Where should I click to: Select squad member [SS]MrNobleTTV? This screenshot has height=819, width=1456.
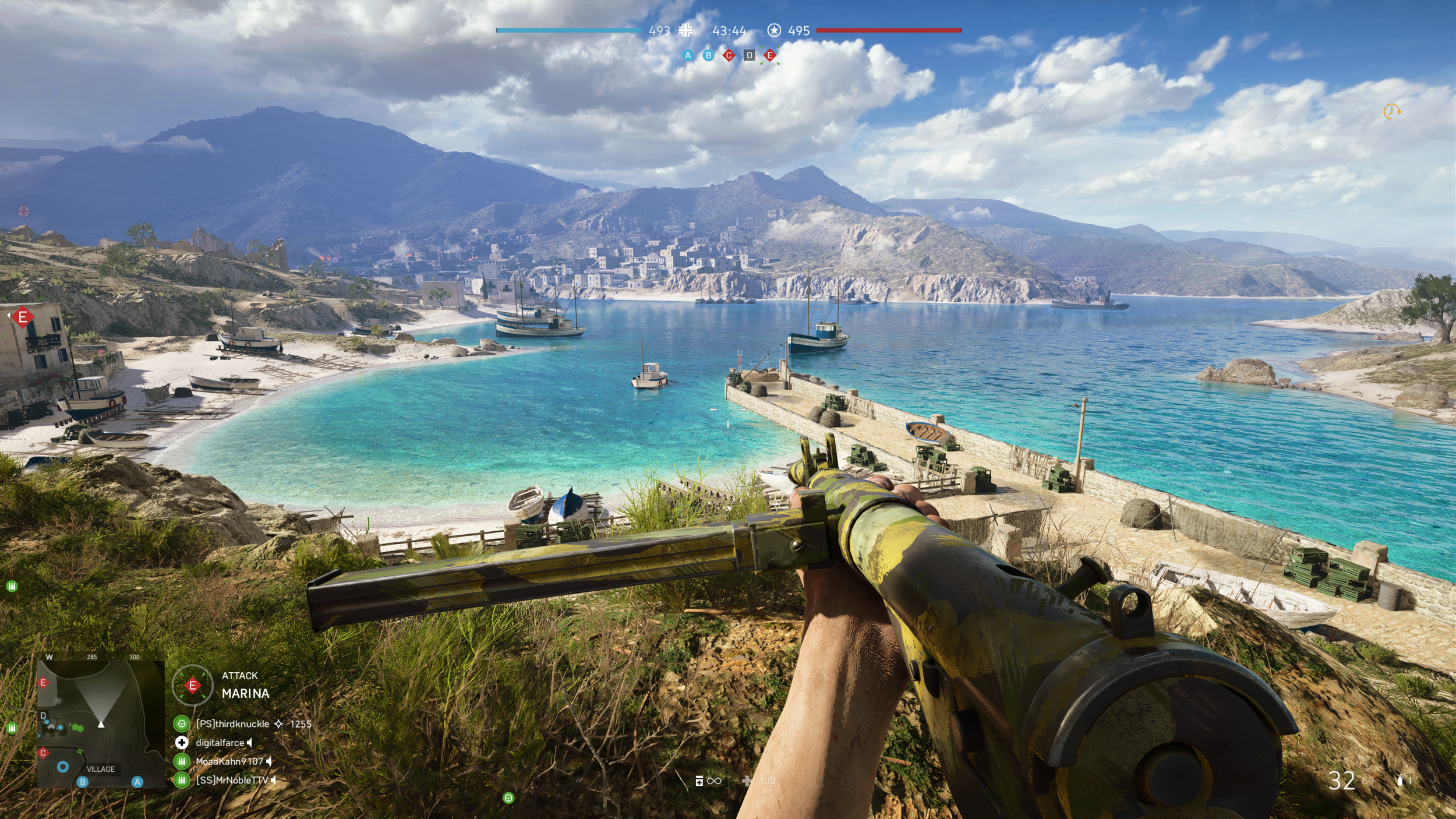(x=232, y=780)
